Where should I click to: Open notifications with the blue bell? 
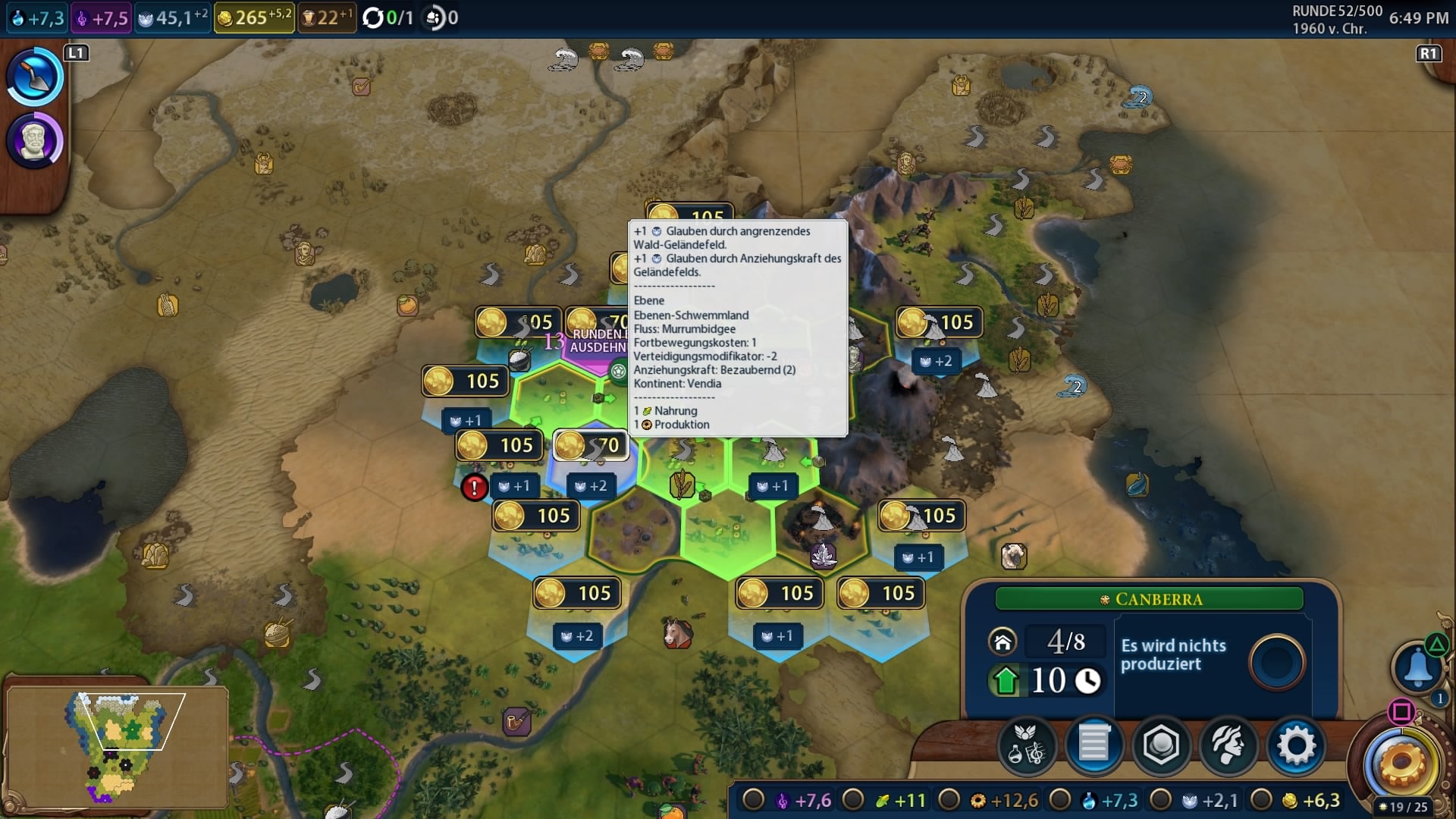(x=1417, y=667)
